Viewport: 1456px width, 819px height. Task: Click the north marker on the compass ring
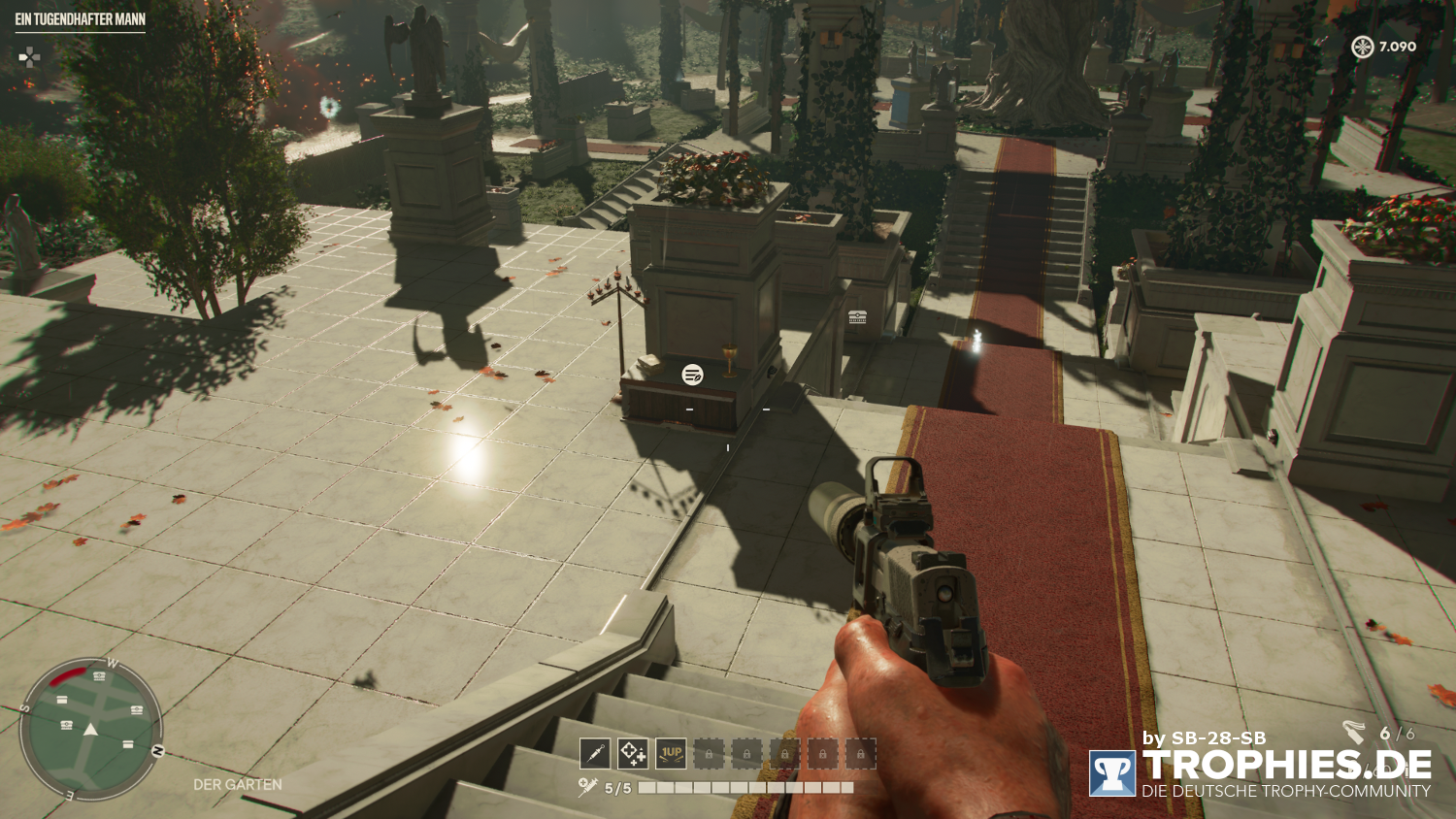(157, 751)
